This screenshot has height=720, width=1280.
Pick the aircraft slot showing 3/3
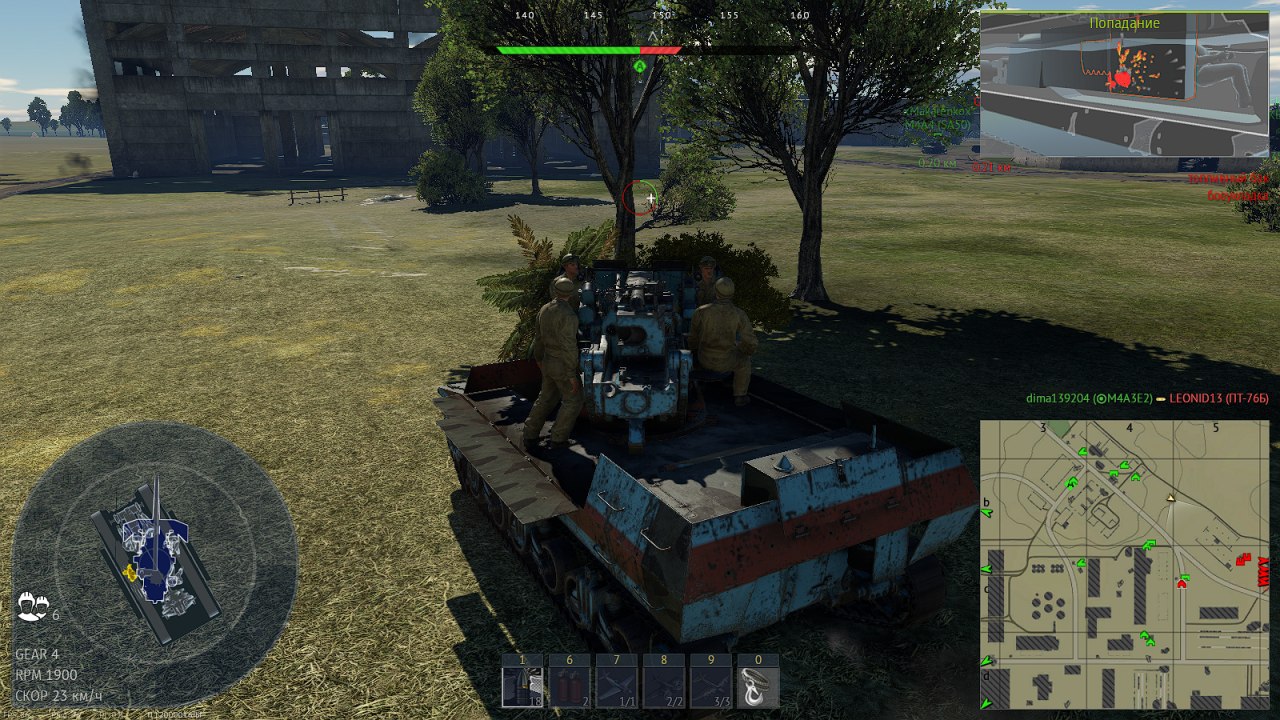pyautogui.click(x=710, y=687)
